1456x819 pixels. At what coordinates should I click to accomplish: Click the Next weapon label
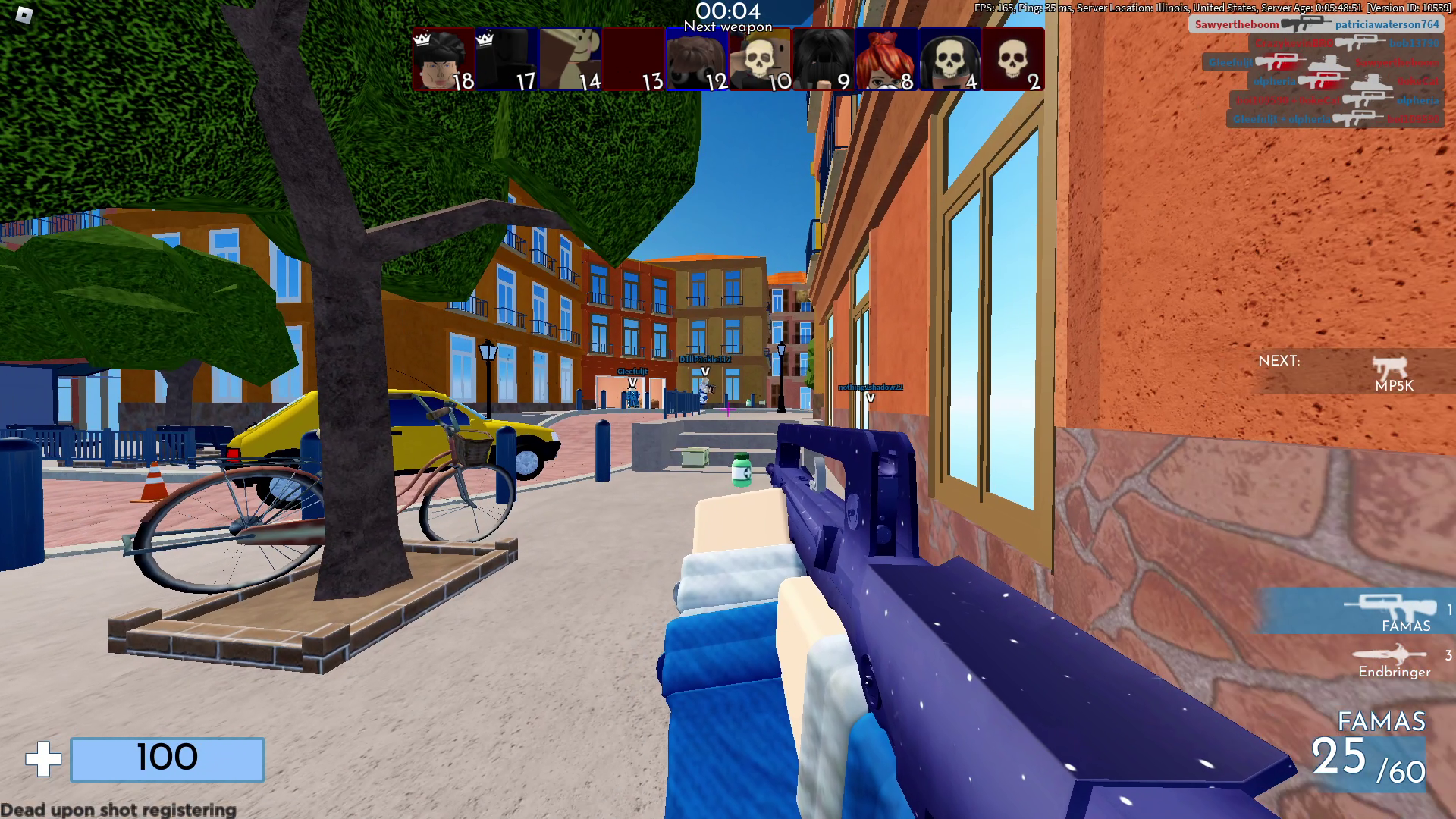[x=728, y=27]
